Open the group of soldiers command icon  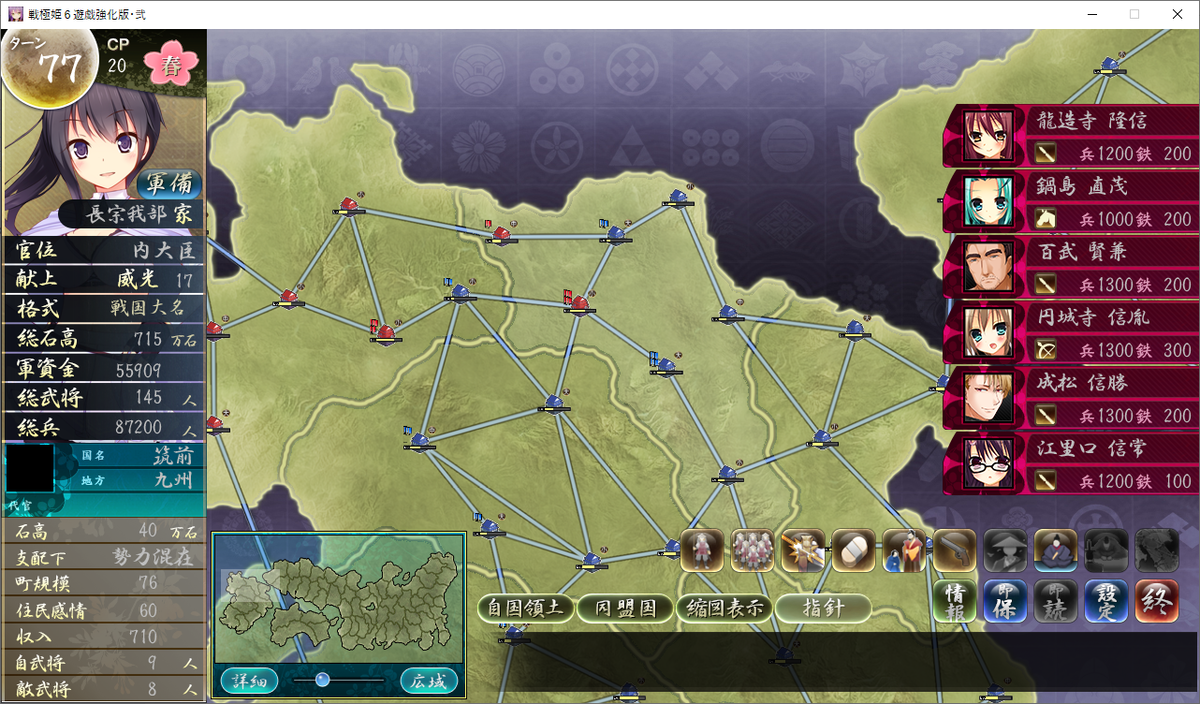752,550
